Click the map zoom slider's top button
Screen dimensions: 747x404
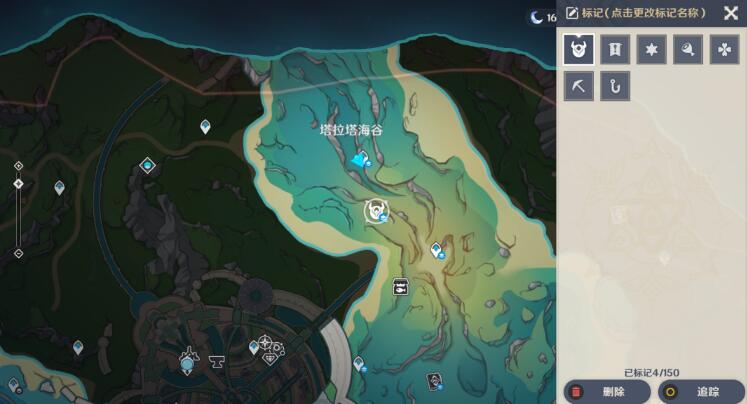[18, 166]
